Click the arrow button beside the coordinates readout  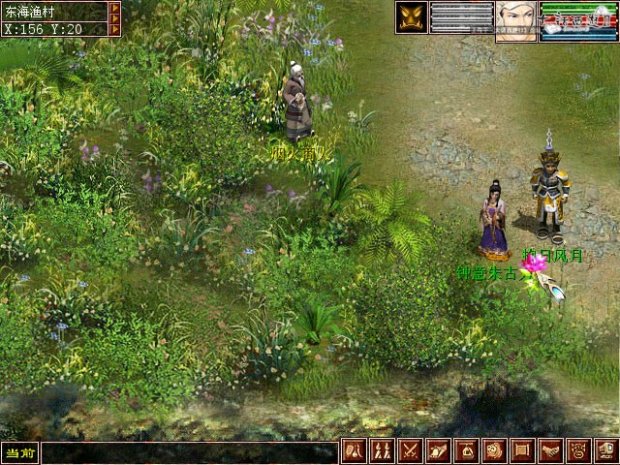pyautogui.click(x=114, y=28)
